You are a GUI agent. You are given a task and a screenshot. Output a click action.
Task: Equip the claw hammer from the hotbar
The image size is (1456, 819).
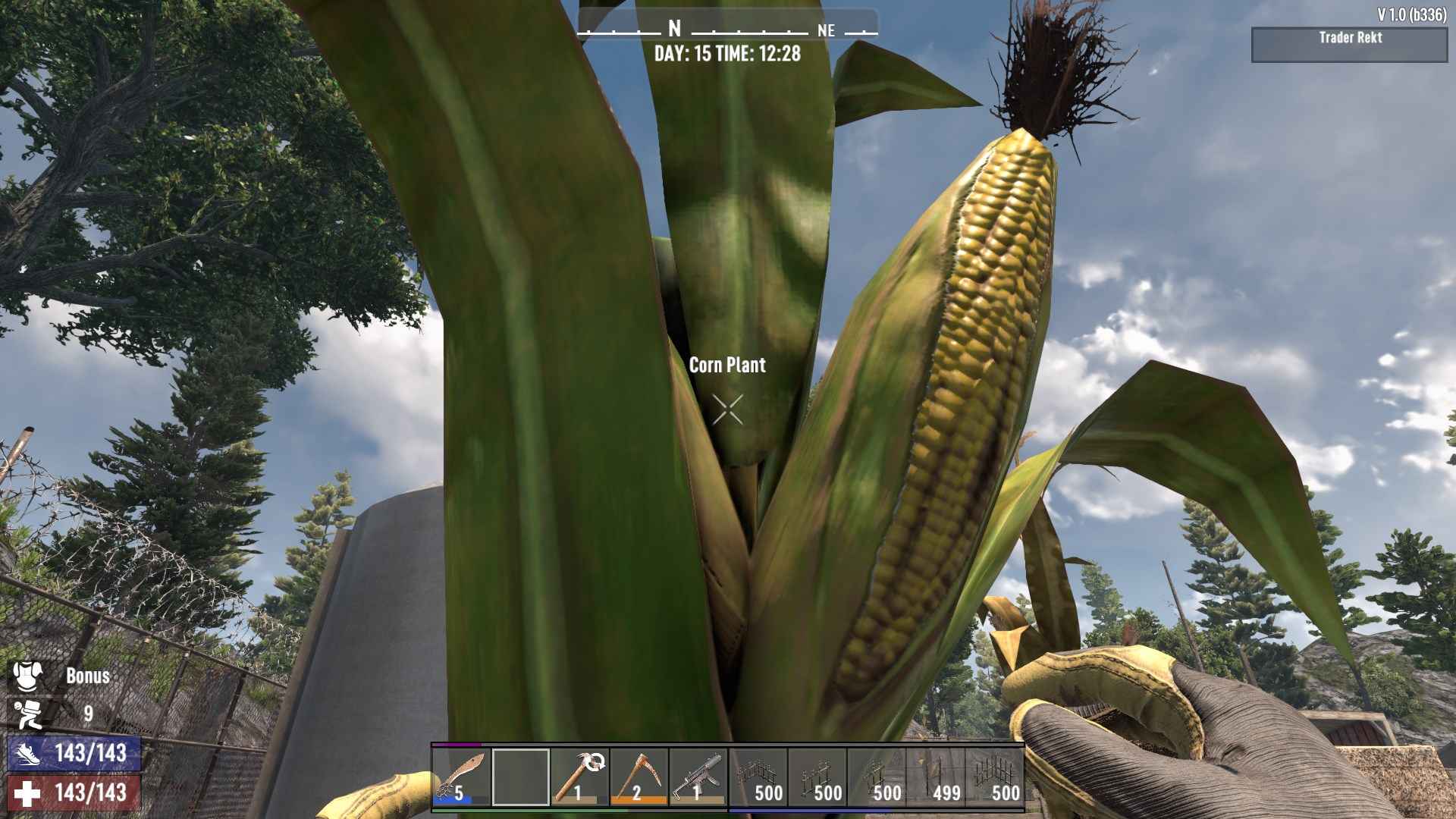point(579,777)
